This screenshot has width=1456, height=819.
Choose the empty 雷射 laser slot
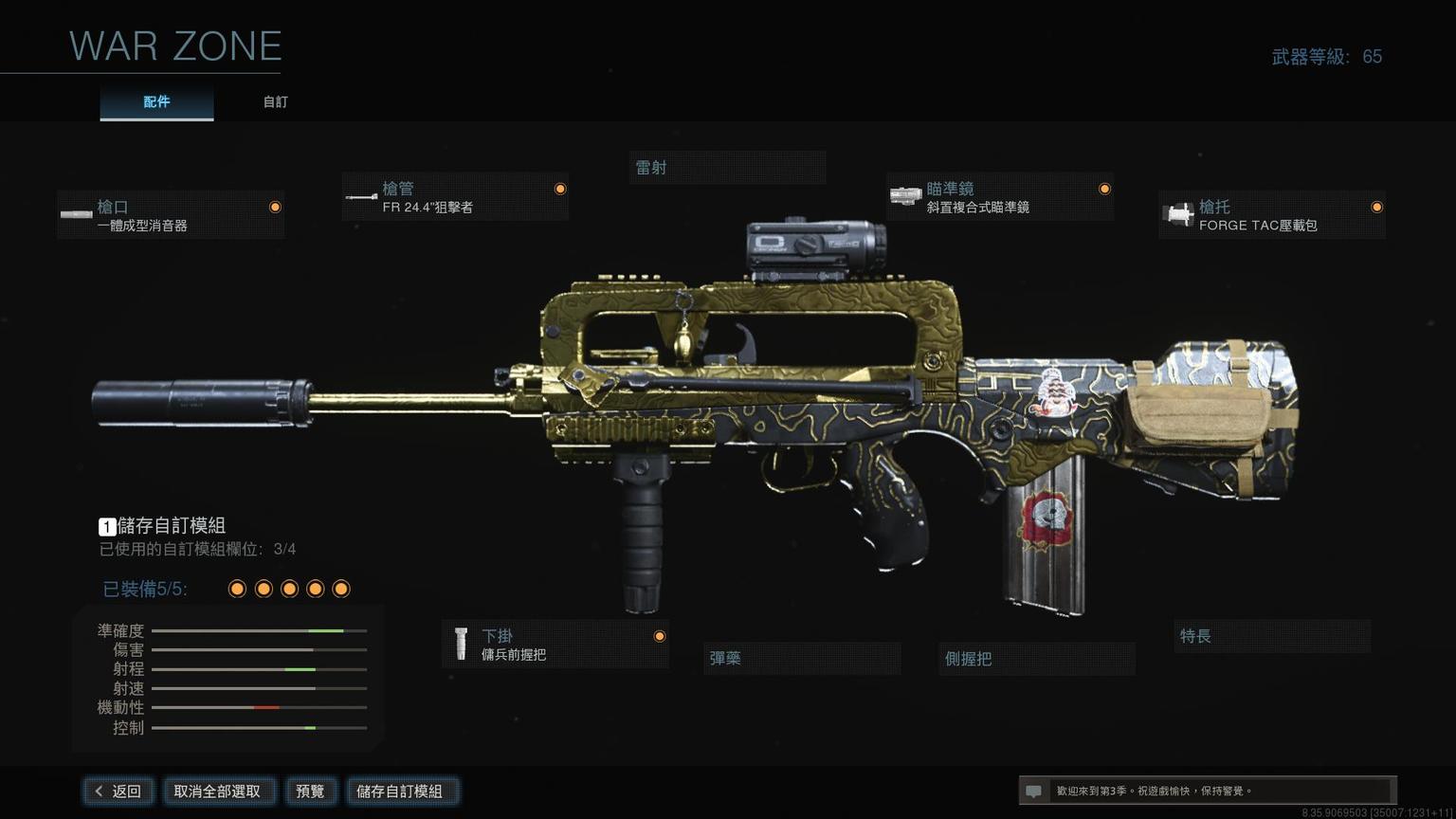727,168
